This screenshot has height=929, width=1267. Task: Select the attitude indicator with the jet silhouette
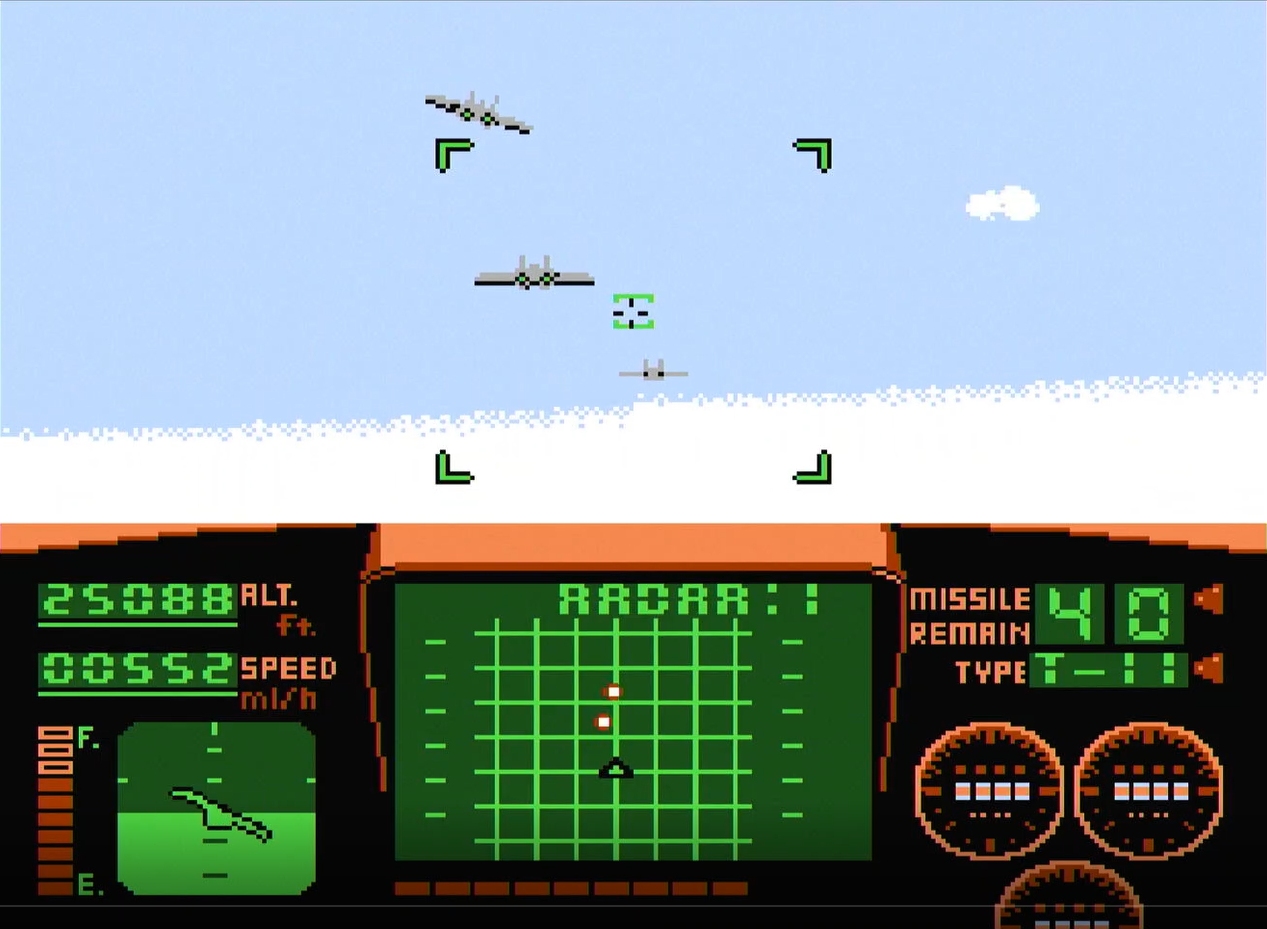(x=216, y=807)
